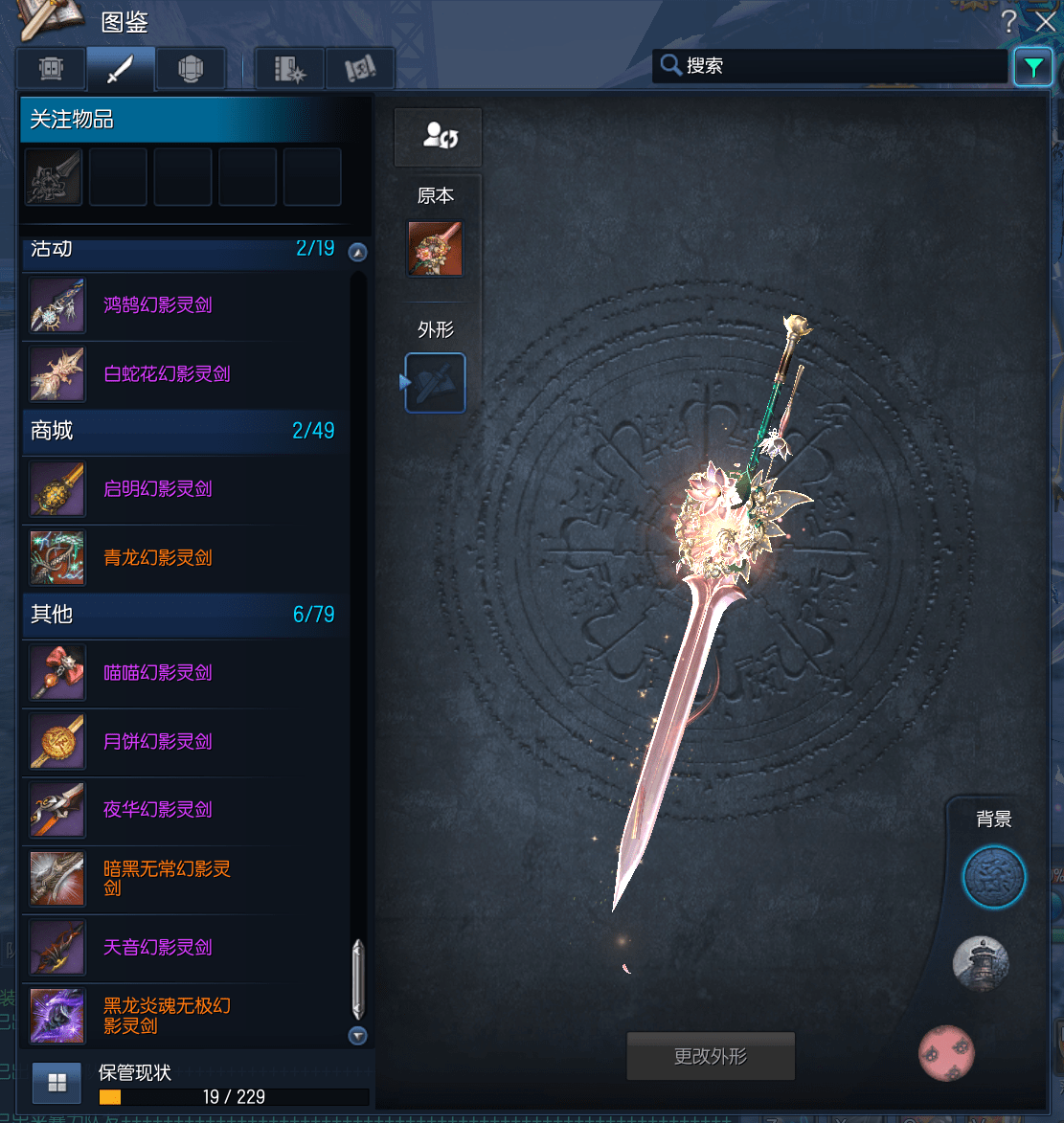Open the grid view button beside 保管现状

(x=57, y=1083)
